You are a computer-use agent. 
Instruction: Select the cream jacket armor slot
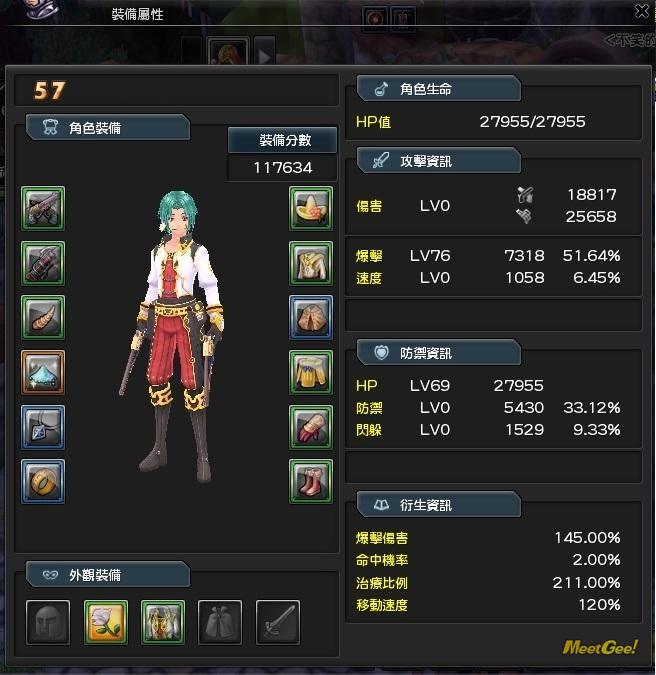pos(311,263)
